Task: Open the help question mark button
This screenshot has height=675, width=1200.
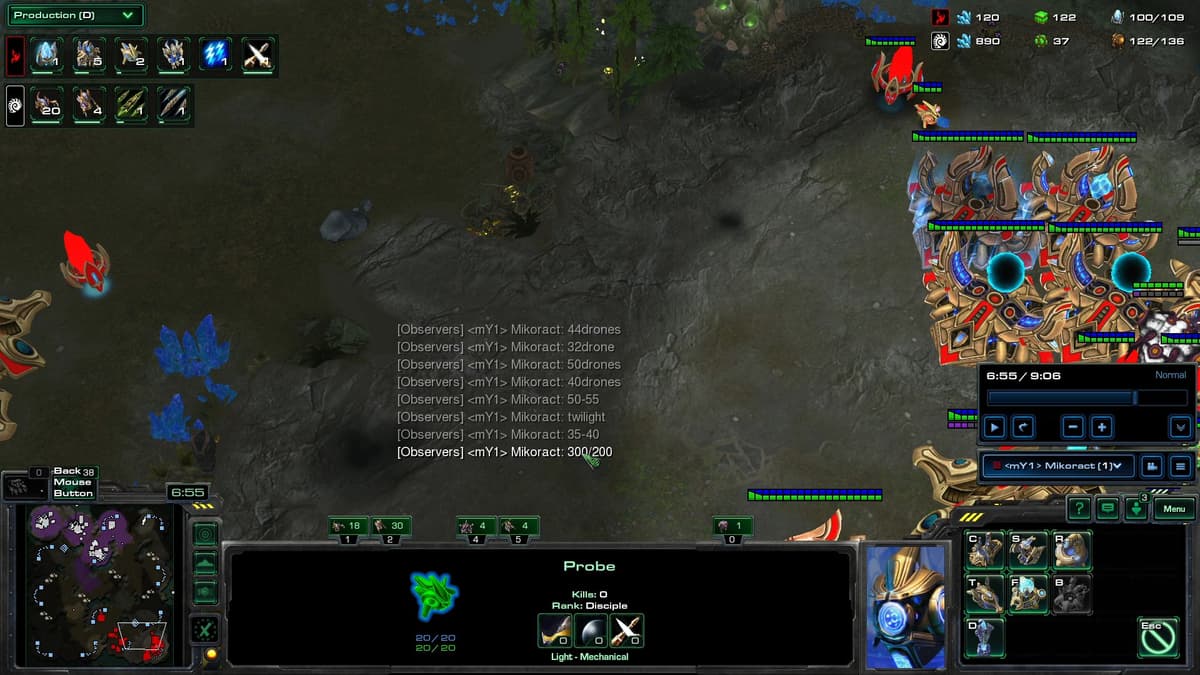Action: pyautogui.click(x=1079, y=509)
